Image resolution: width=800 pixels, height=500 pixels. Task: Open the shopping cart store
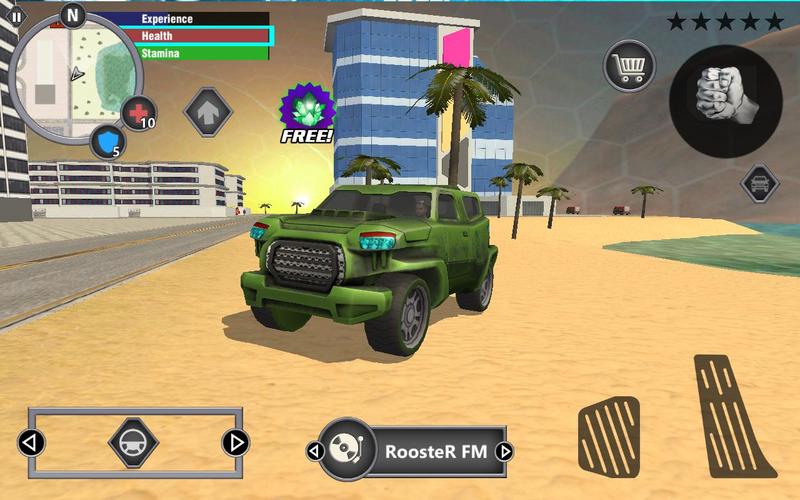click(628, 67)
